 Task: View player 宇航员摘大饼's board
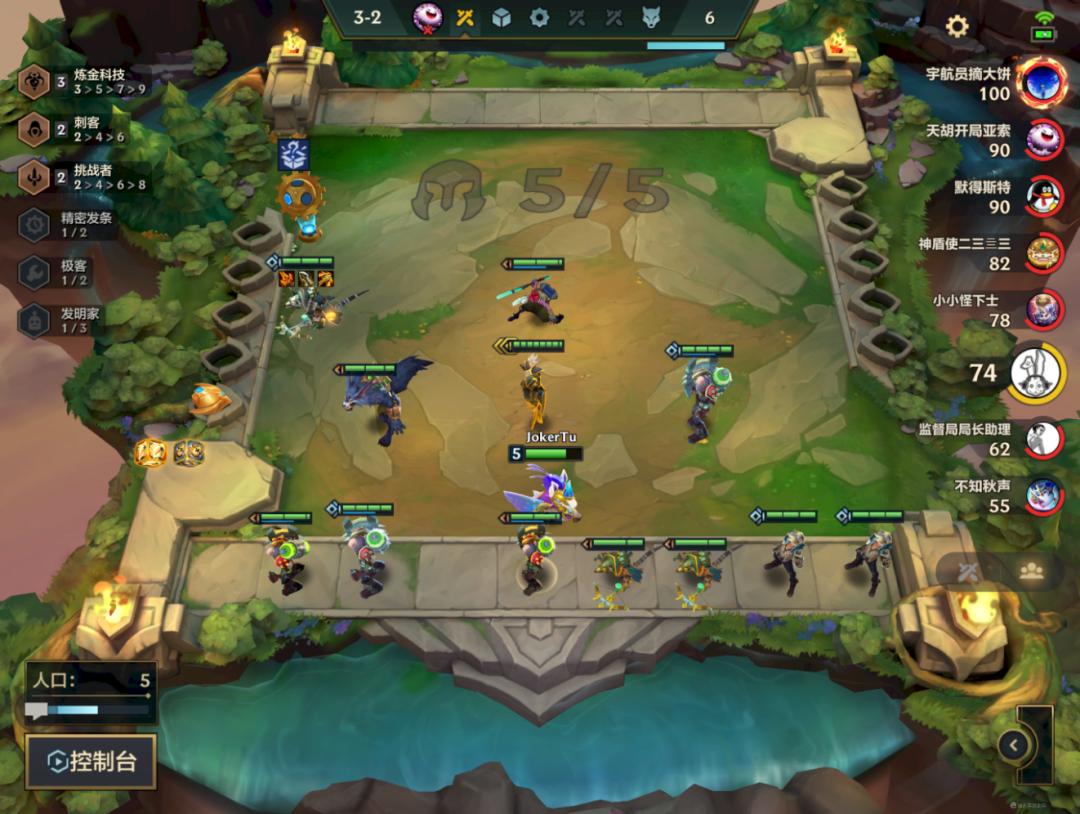click(x=1041, y=84)
